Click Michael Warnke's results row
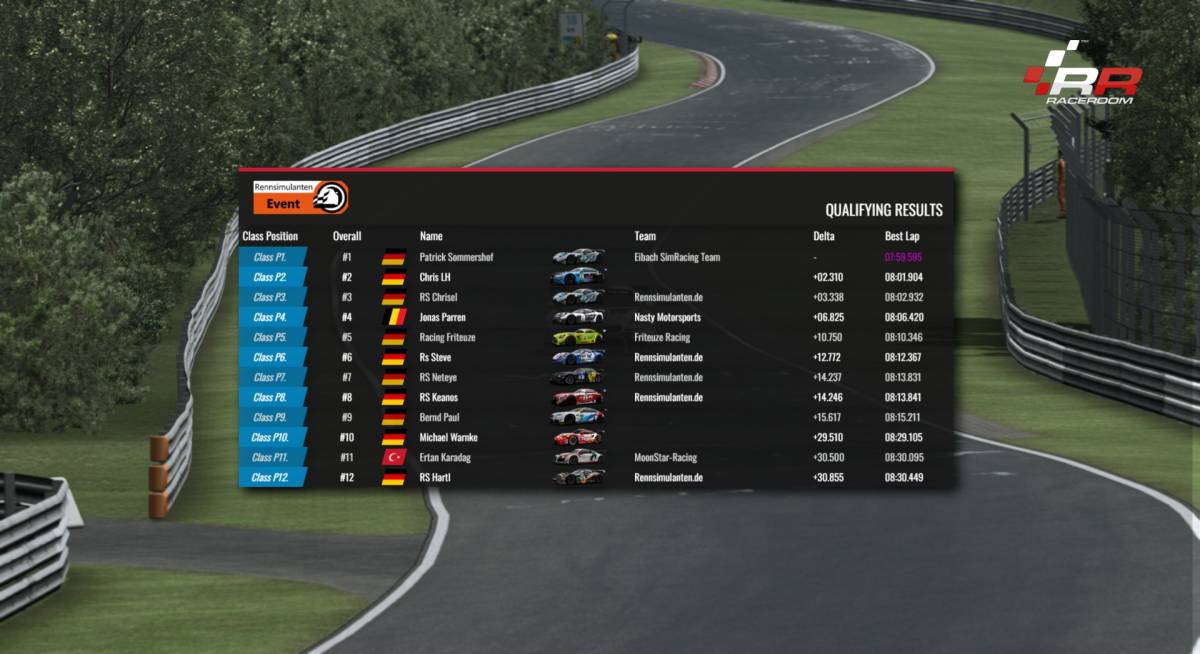Image resolution: width=1200 pixels, height=654 pixels. click(448, 437)
